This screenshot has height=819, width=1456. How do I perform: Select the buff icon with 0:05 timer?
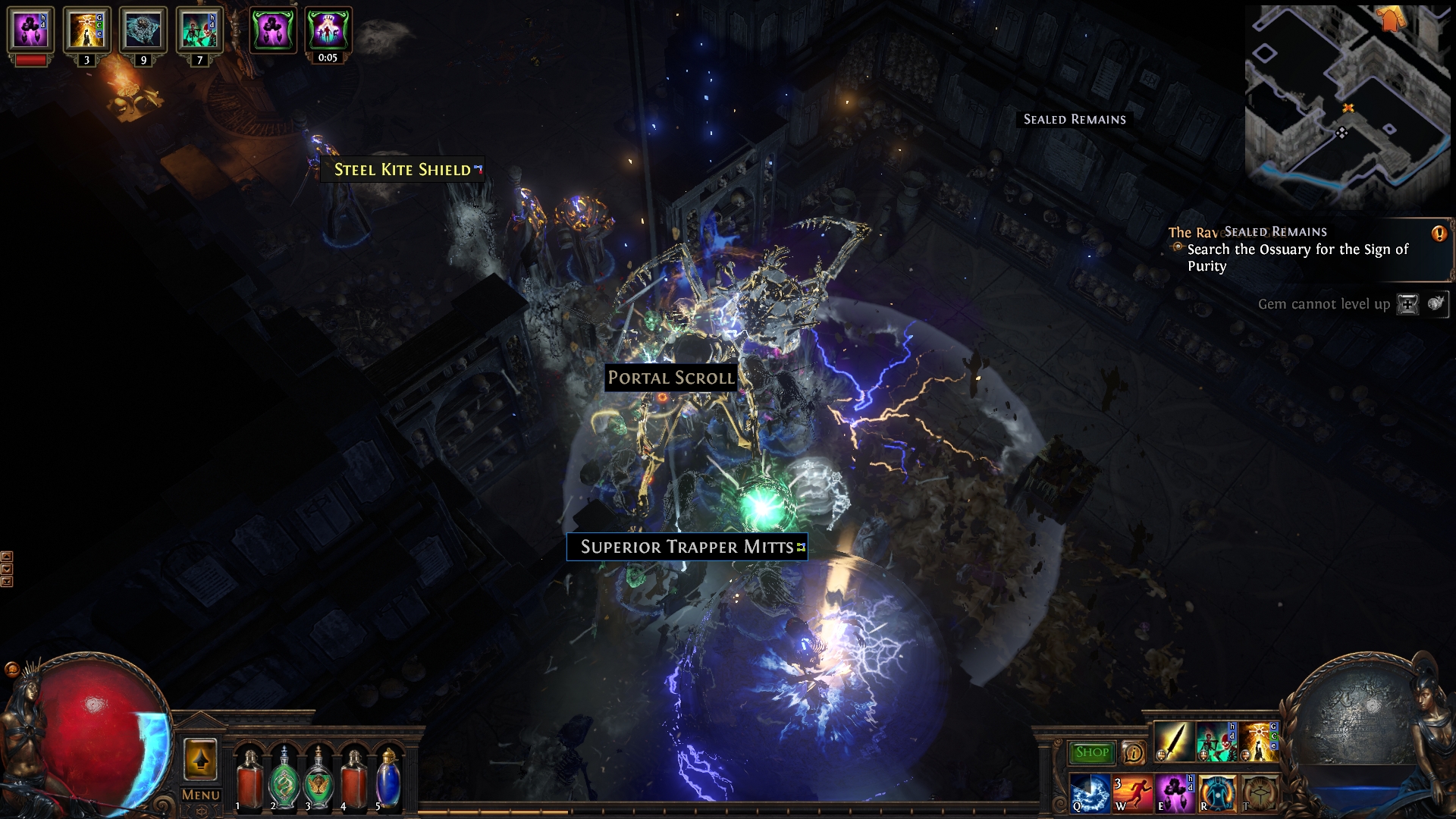click(328, 32)
